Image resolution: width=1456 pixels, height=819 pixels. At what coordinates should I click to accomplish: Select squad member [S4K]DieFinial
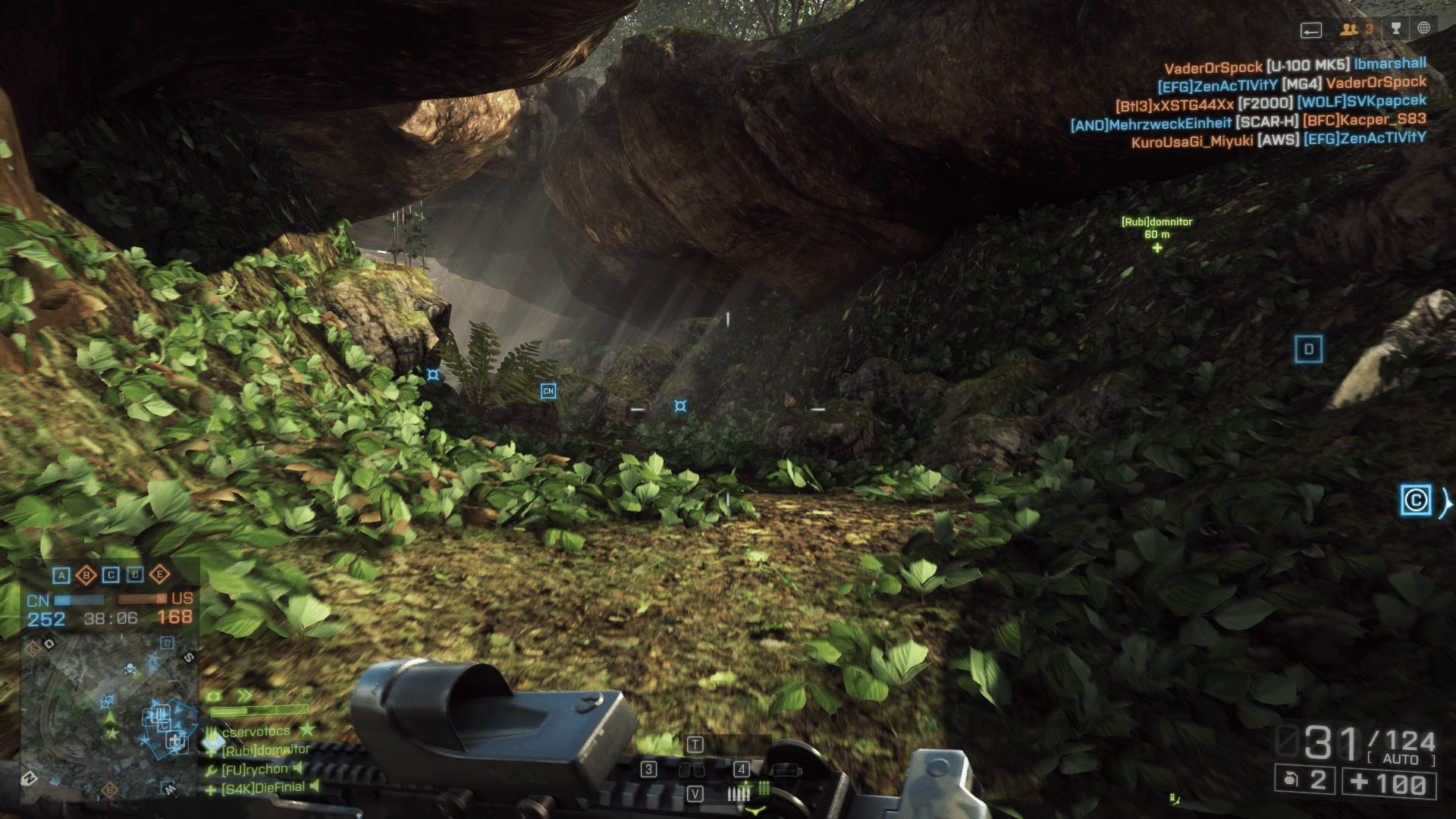(x=262, y=788)
